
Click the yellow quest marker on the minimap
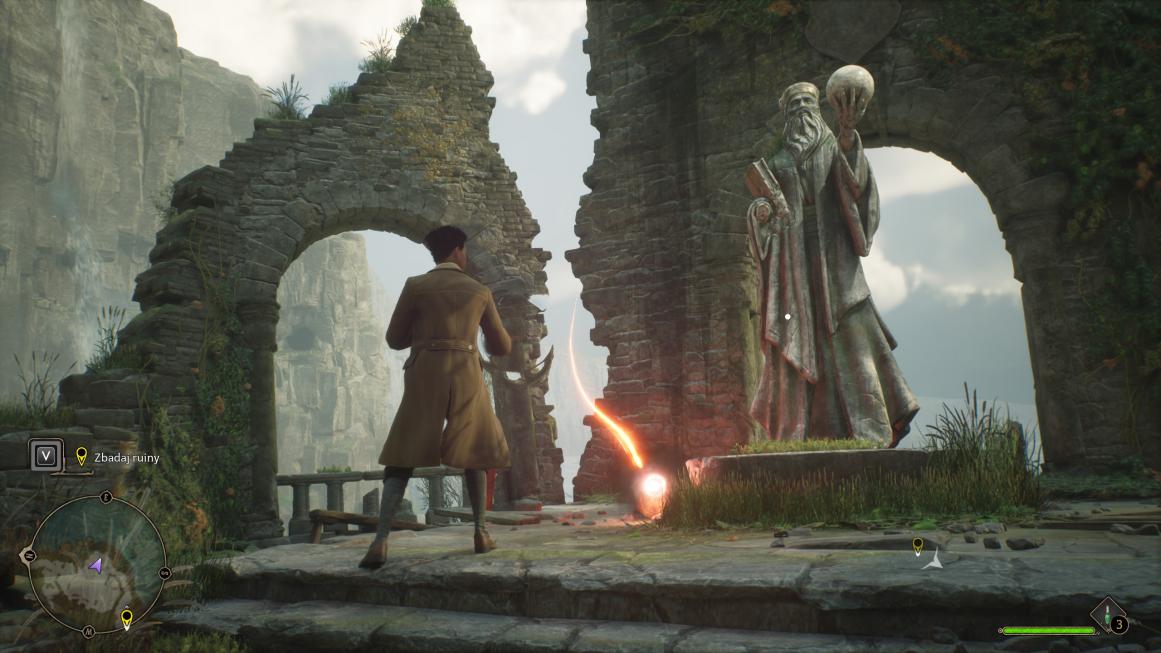tap(126, 618)
